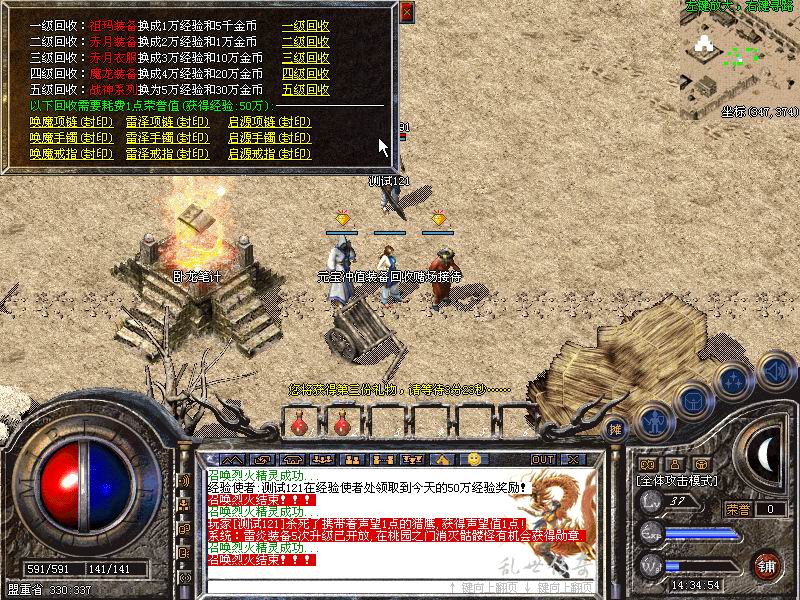Image resolution: width=800 pixels, height=600 pixels.
Task: Click the 唤魔戒指 (封印) link
Action: point(71,154)
